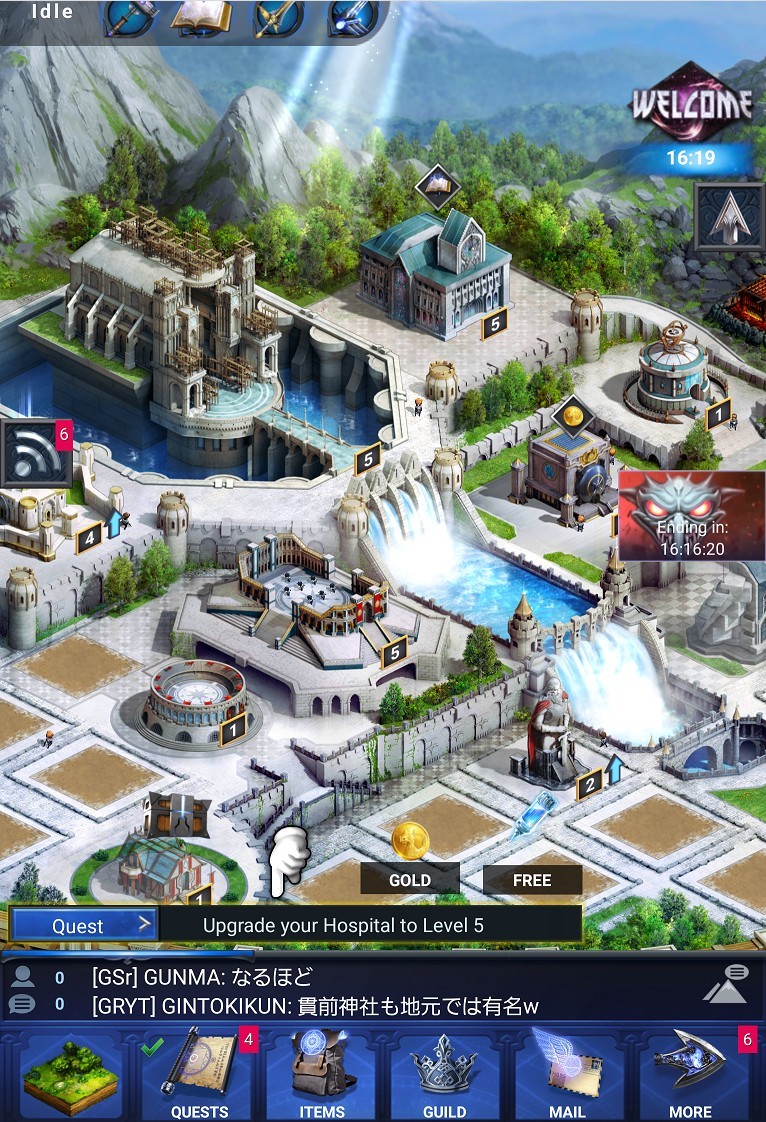Screen dimensions: 766x1122
Task: Tap the idle glowing staff icon
Action: (352, 17)
